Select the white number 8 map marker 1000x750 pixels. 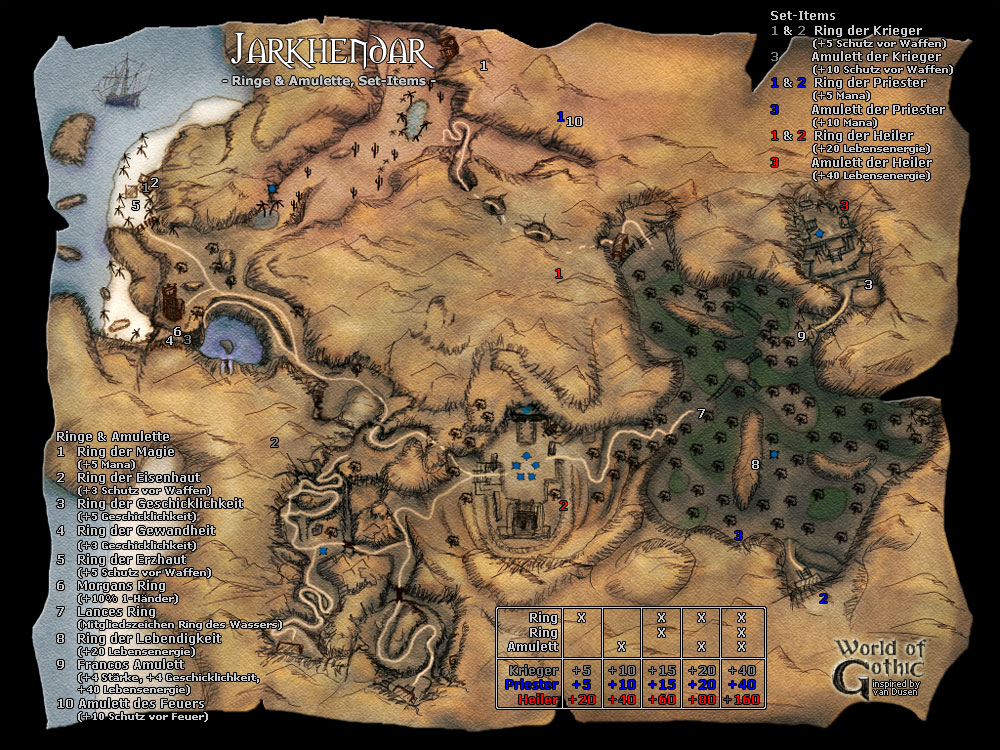point(755,463)
